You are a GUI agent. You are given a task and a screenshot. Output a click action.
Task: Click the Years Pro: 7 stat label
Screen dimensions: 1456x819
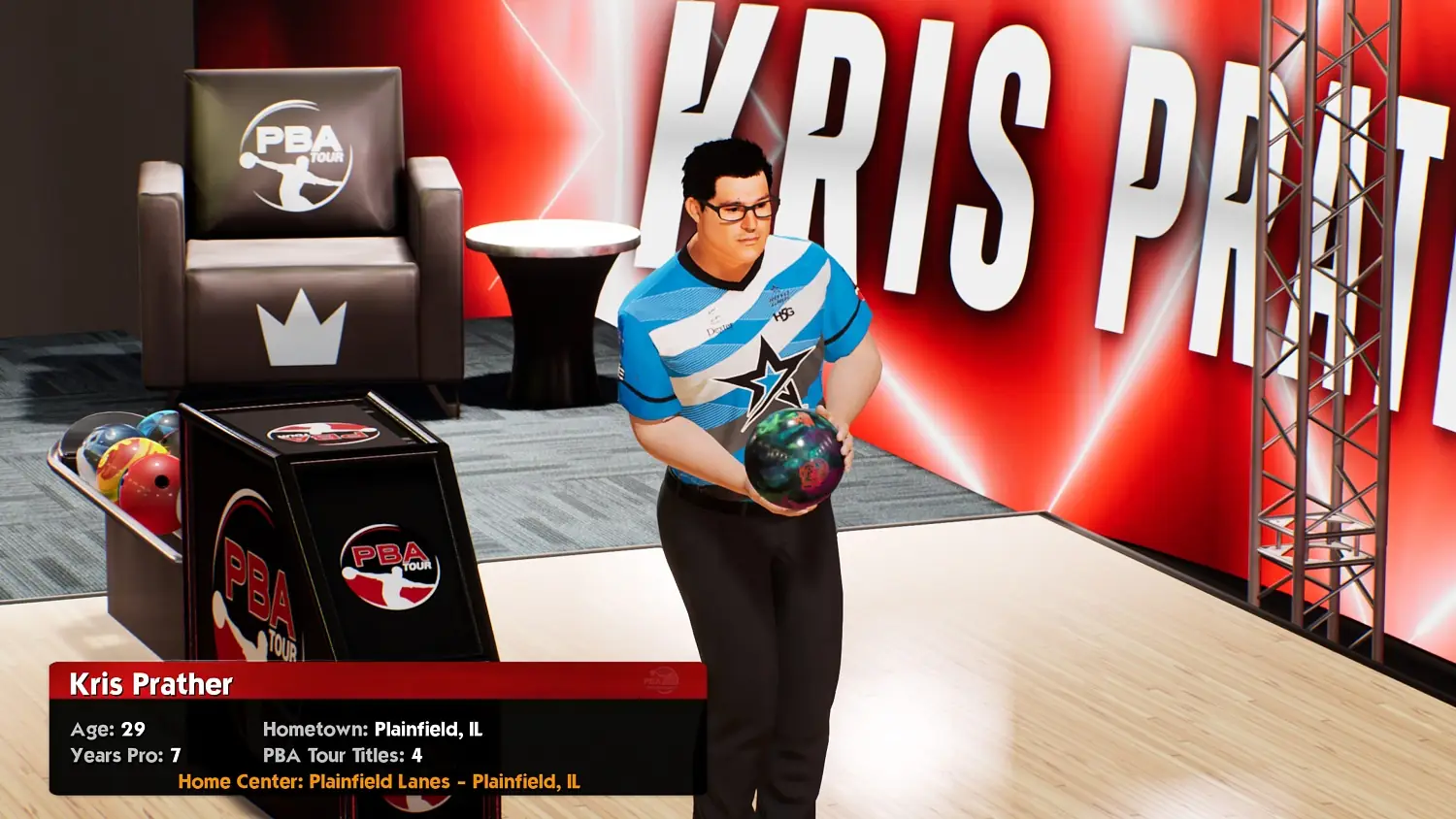[x=126, y=755]
